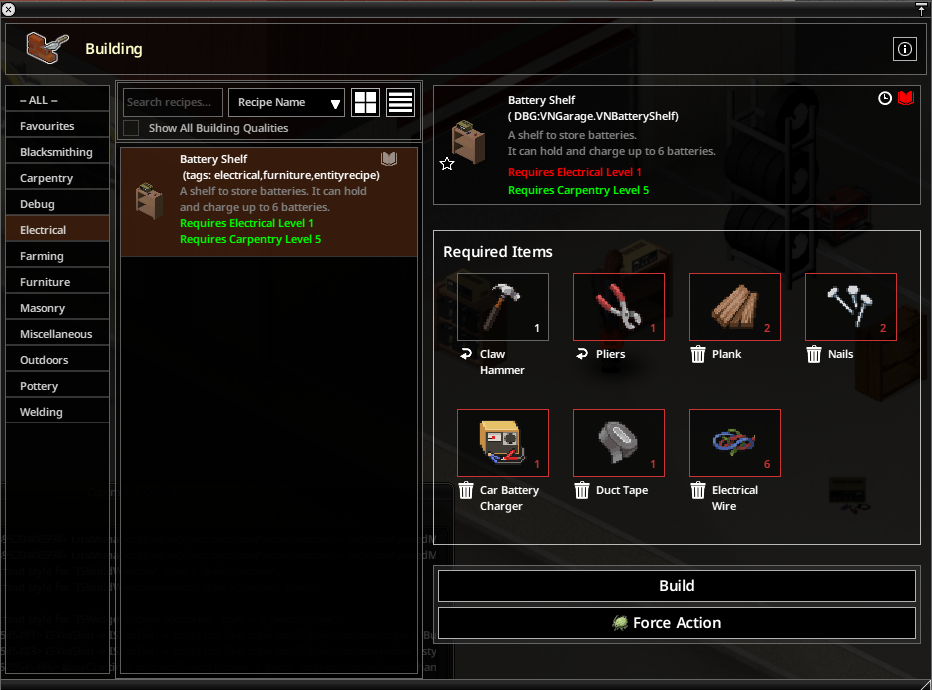Screen dimensions: 932x690
Task: Close the Building window
Action: [9, 9]
